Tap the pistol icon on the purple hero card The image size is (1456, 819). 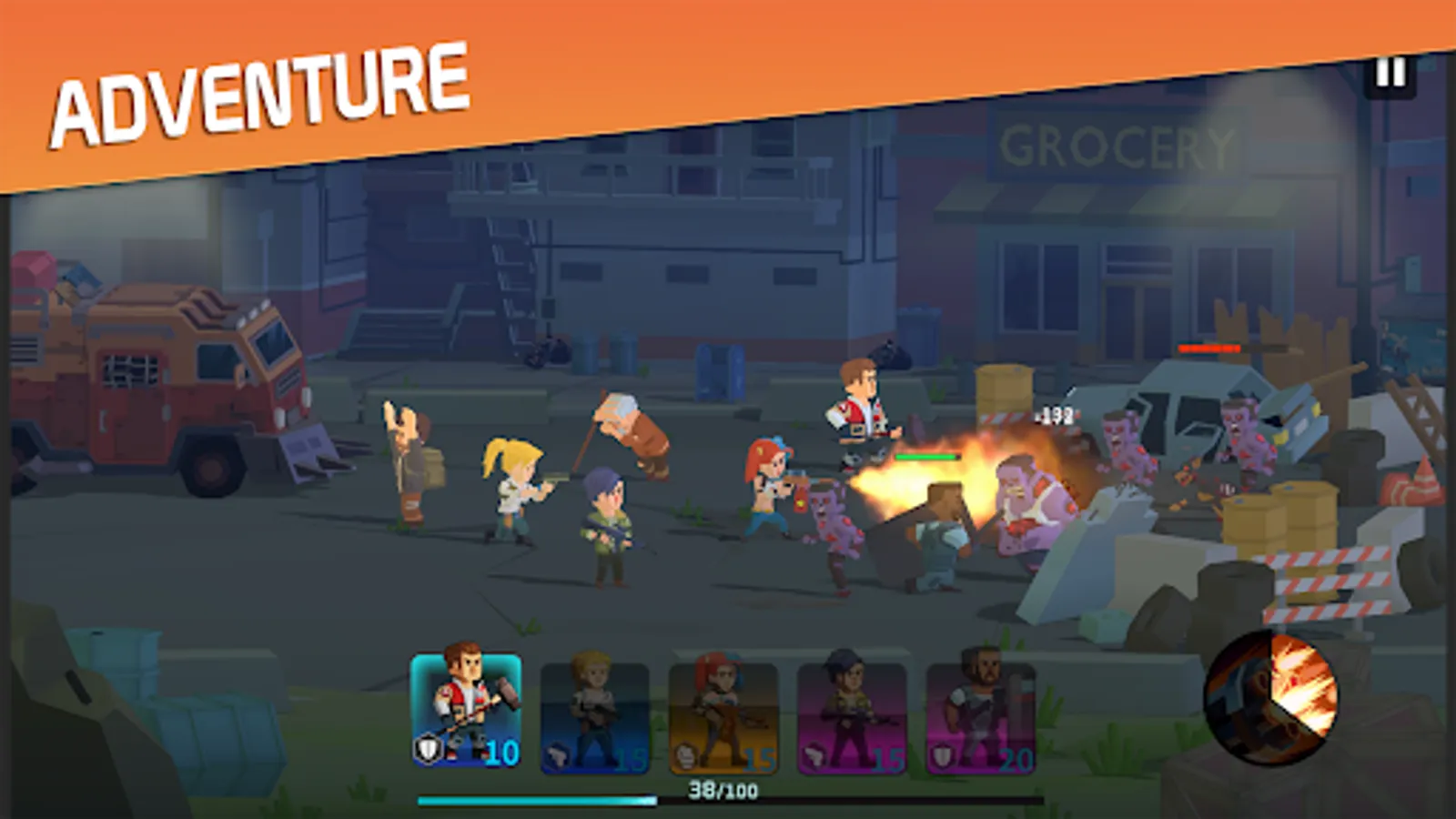[x=813, y=753]
